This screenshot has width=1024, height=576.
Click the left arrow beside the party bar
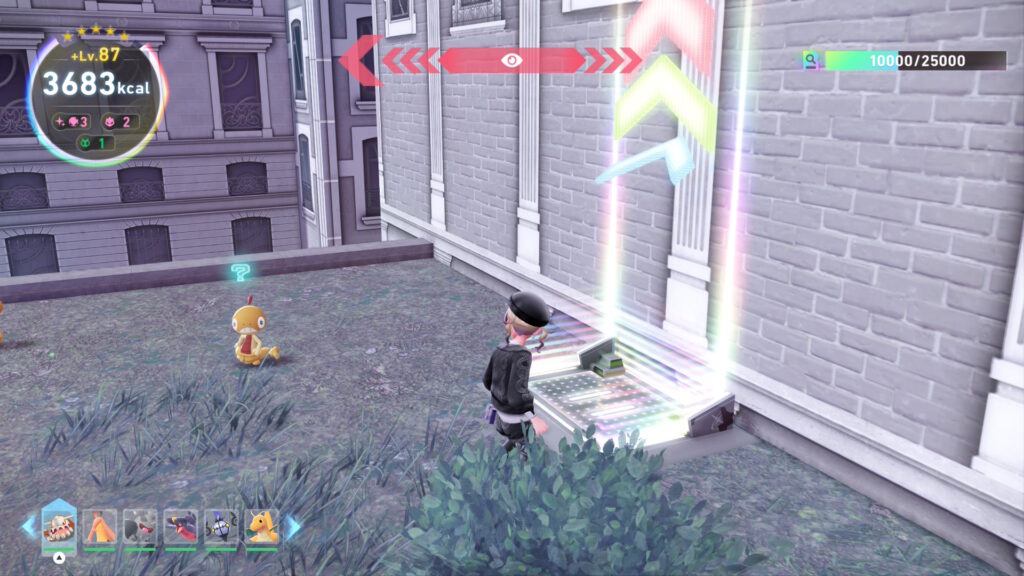28,526
